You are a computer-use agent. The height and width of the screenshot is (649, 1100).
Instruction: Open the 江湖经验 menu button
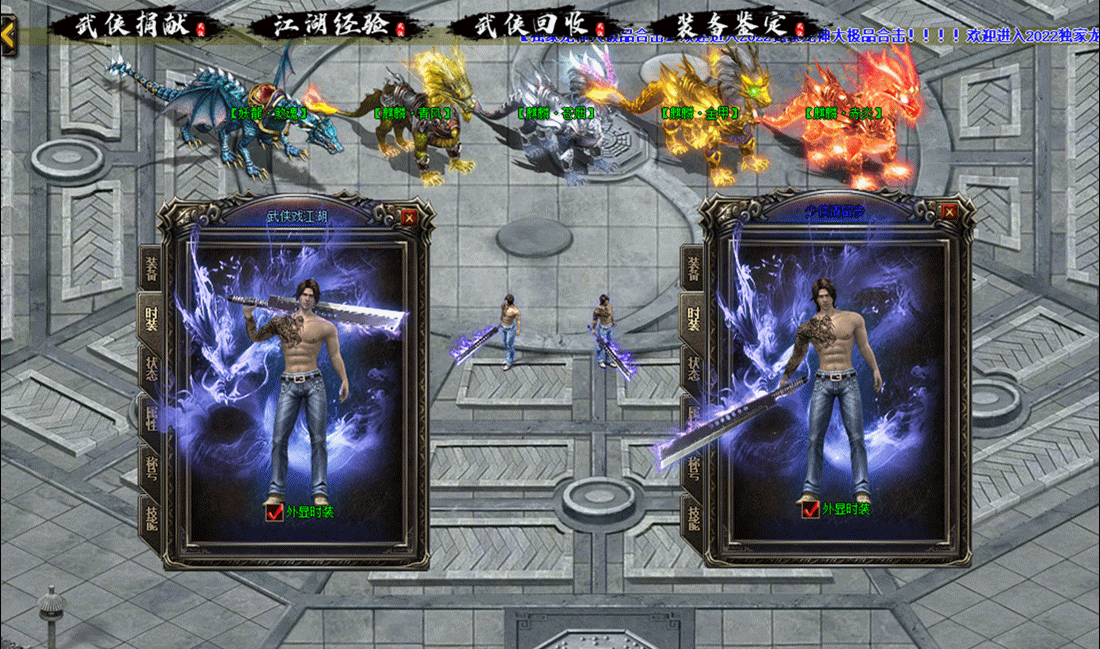330,26
